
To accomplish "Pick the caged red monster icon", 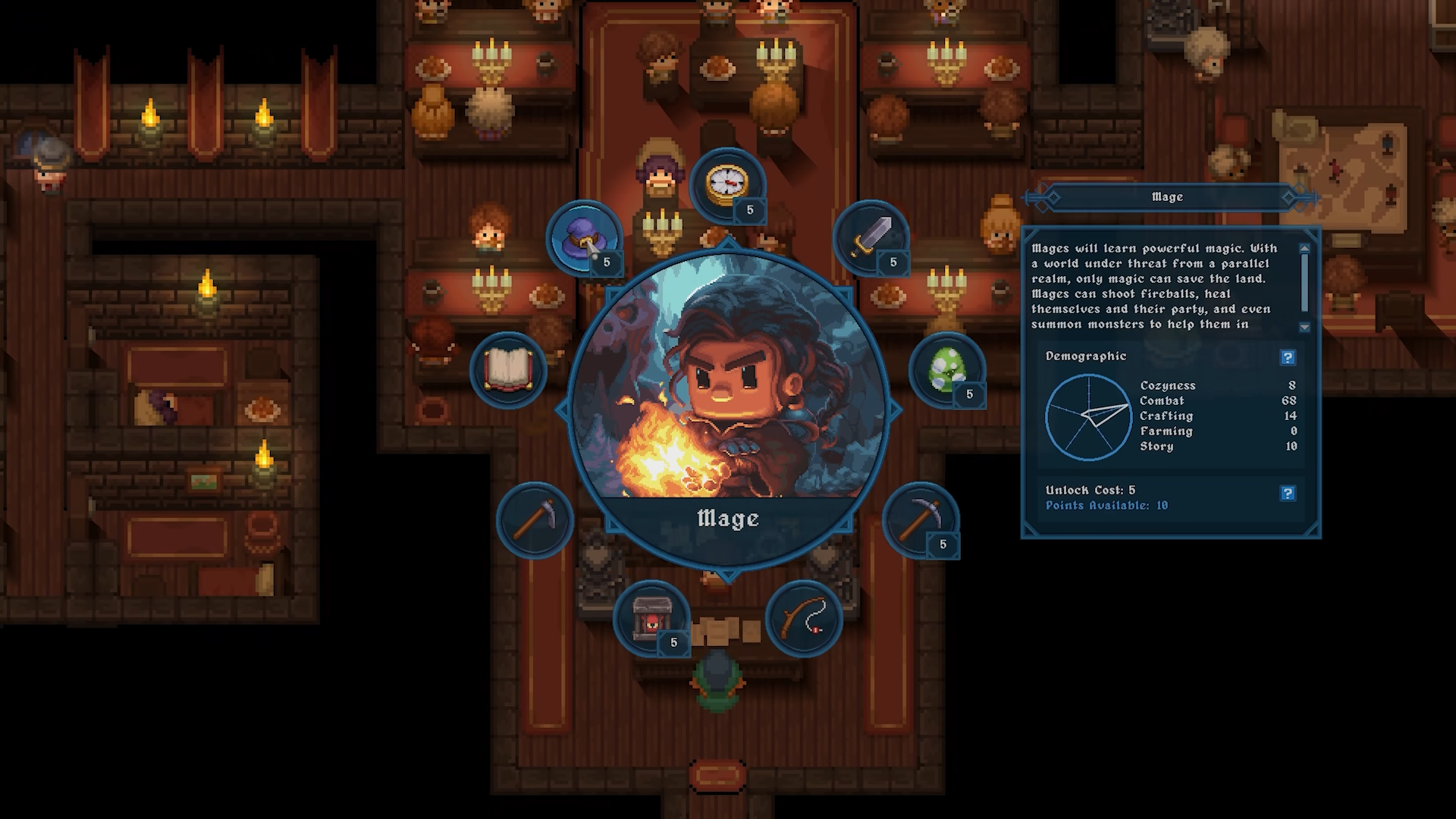I will click(x=651, y=619).
